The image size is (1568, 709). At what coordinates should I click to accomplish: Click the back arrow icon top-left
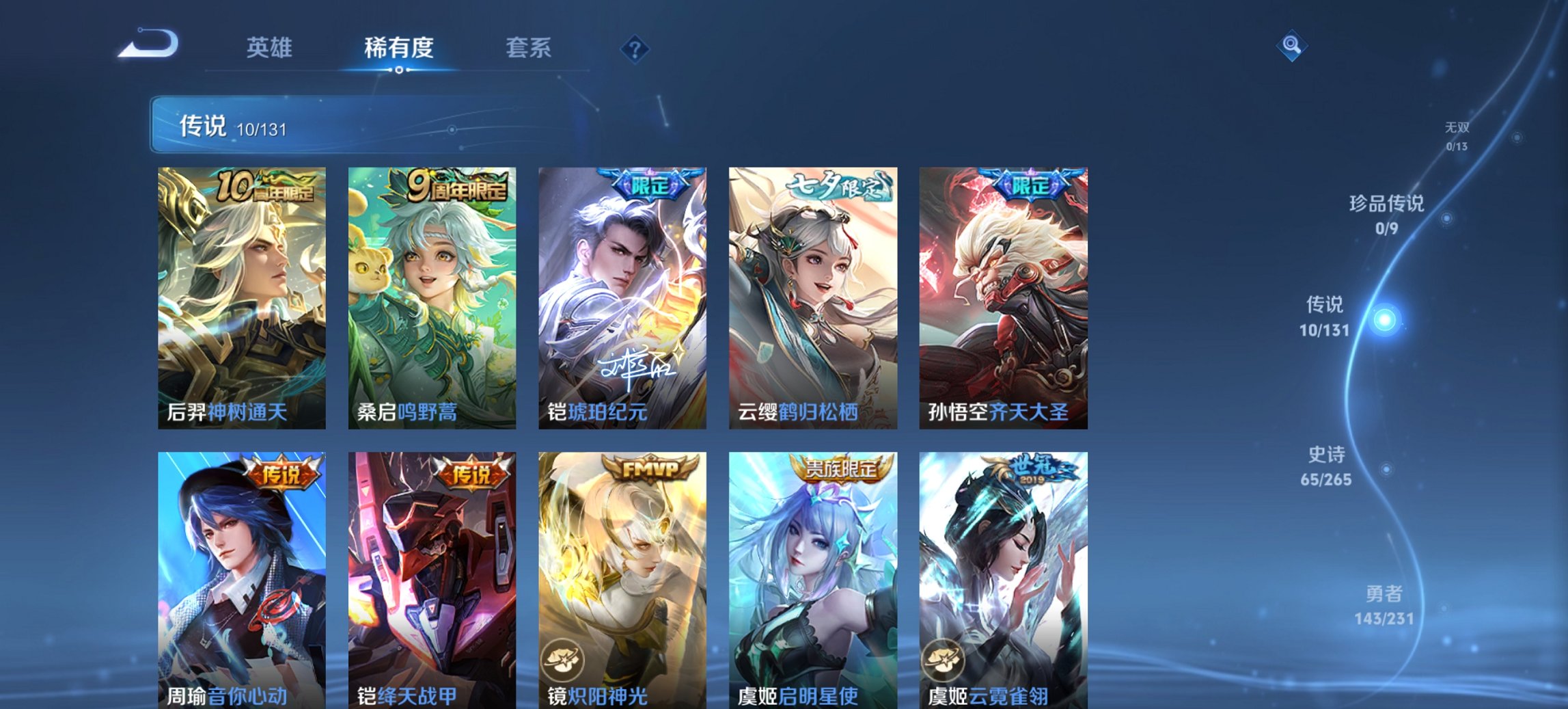tap(147, 45)
